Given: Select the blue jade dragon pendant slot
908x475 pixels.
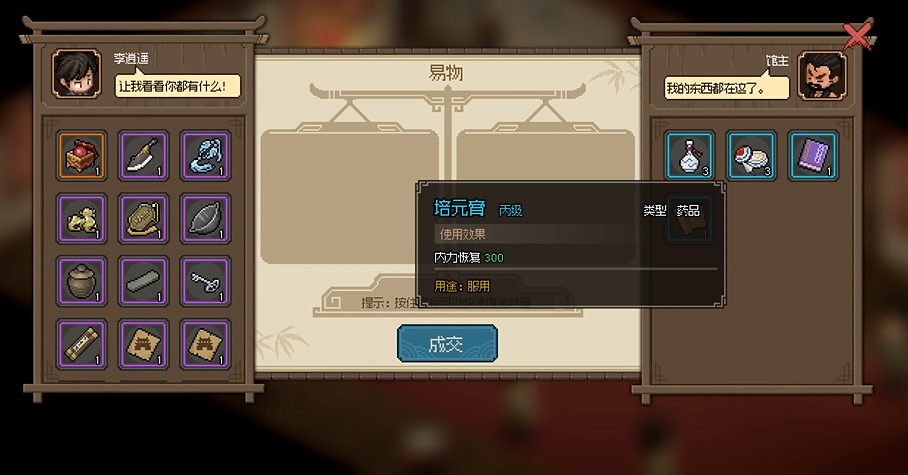Looking at the screenshot, I should coord(205,155).
